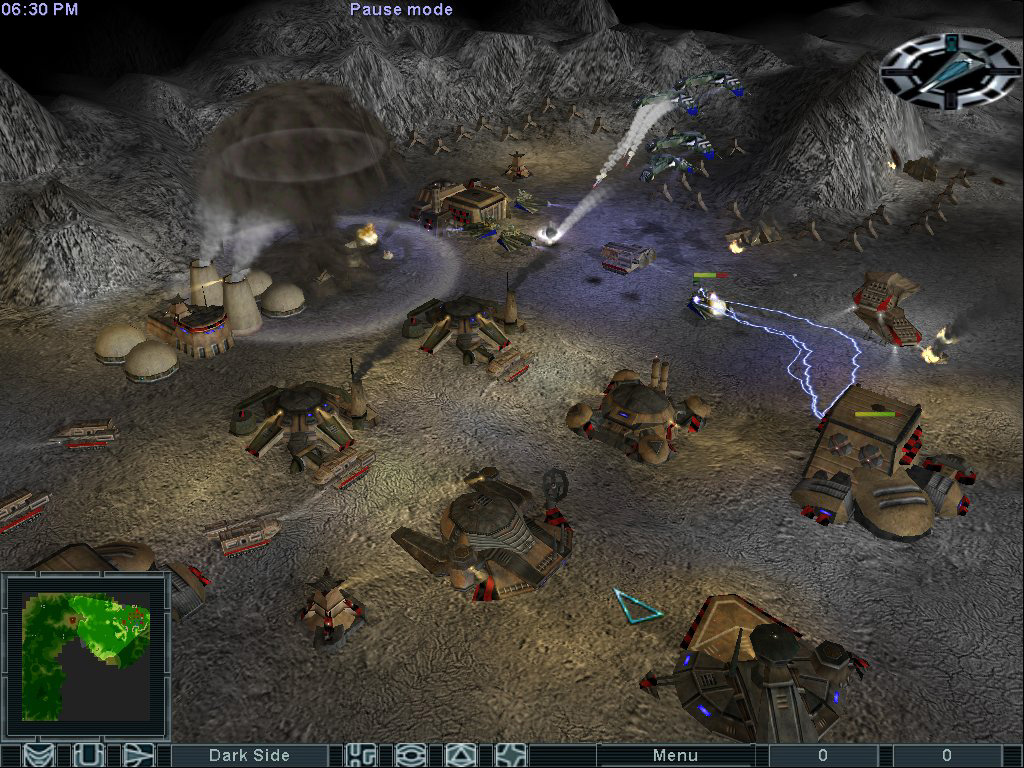Open the Menu button
This screenshot has height=768, width=1024.
tap(675, 756)
